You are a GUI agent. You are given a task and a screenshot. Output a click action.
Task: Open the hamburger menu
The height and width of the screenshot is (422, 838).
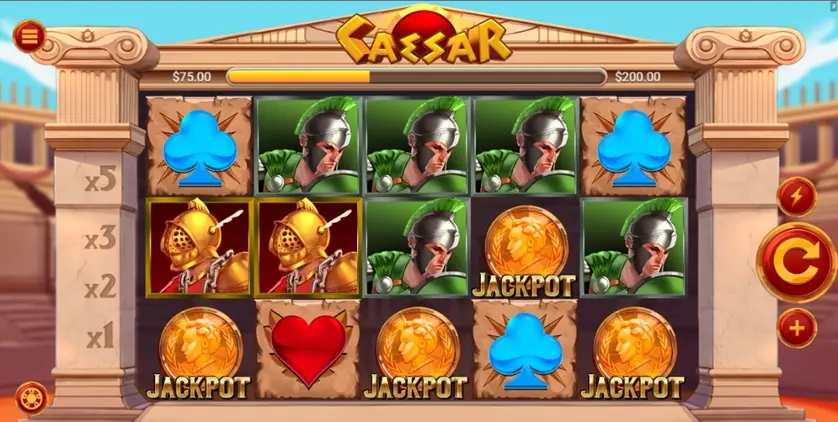29,37
